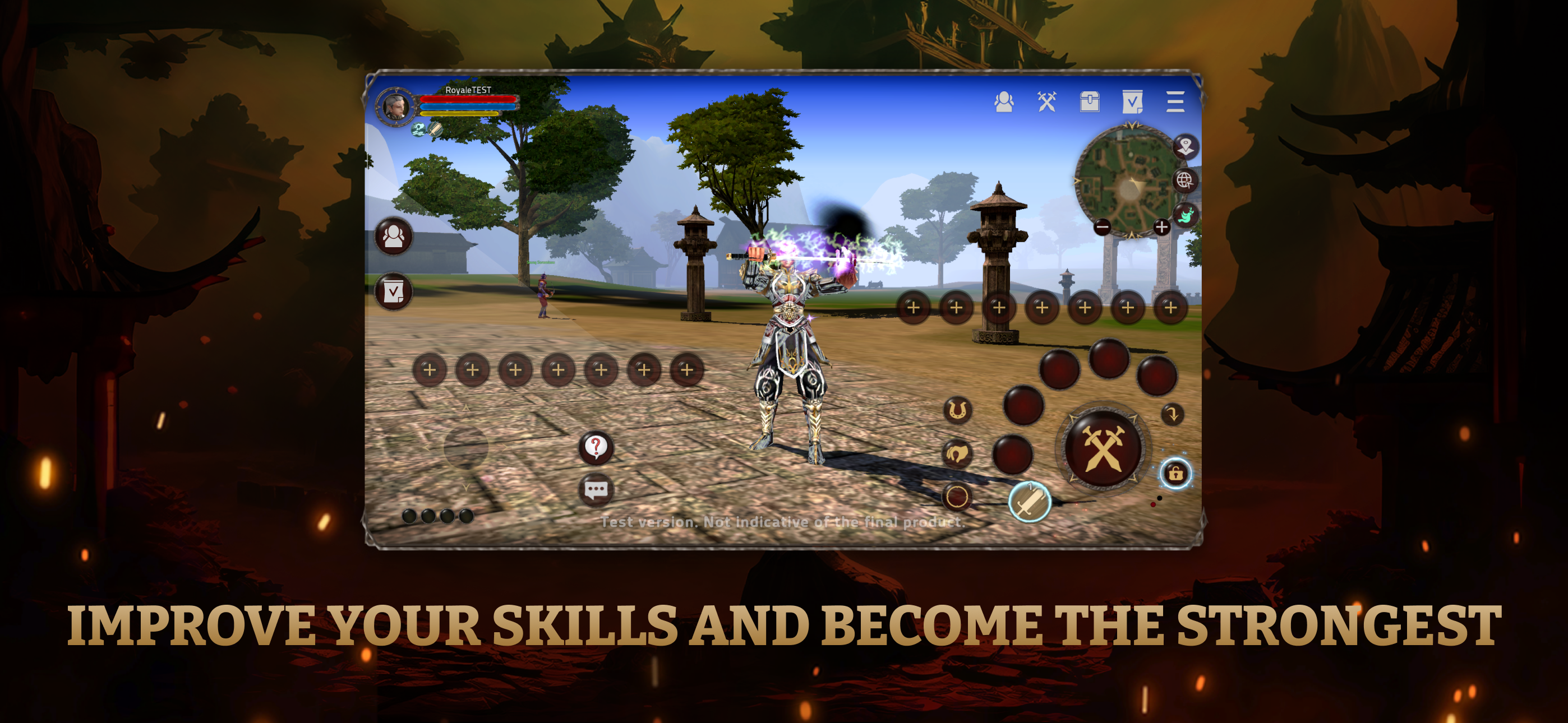Screen dimensions: 1568x723
Task: Expand the hamburger menu in the top right corner
Action: coord(1175,102)
